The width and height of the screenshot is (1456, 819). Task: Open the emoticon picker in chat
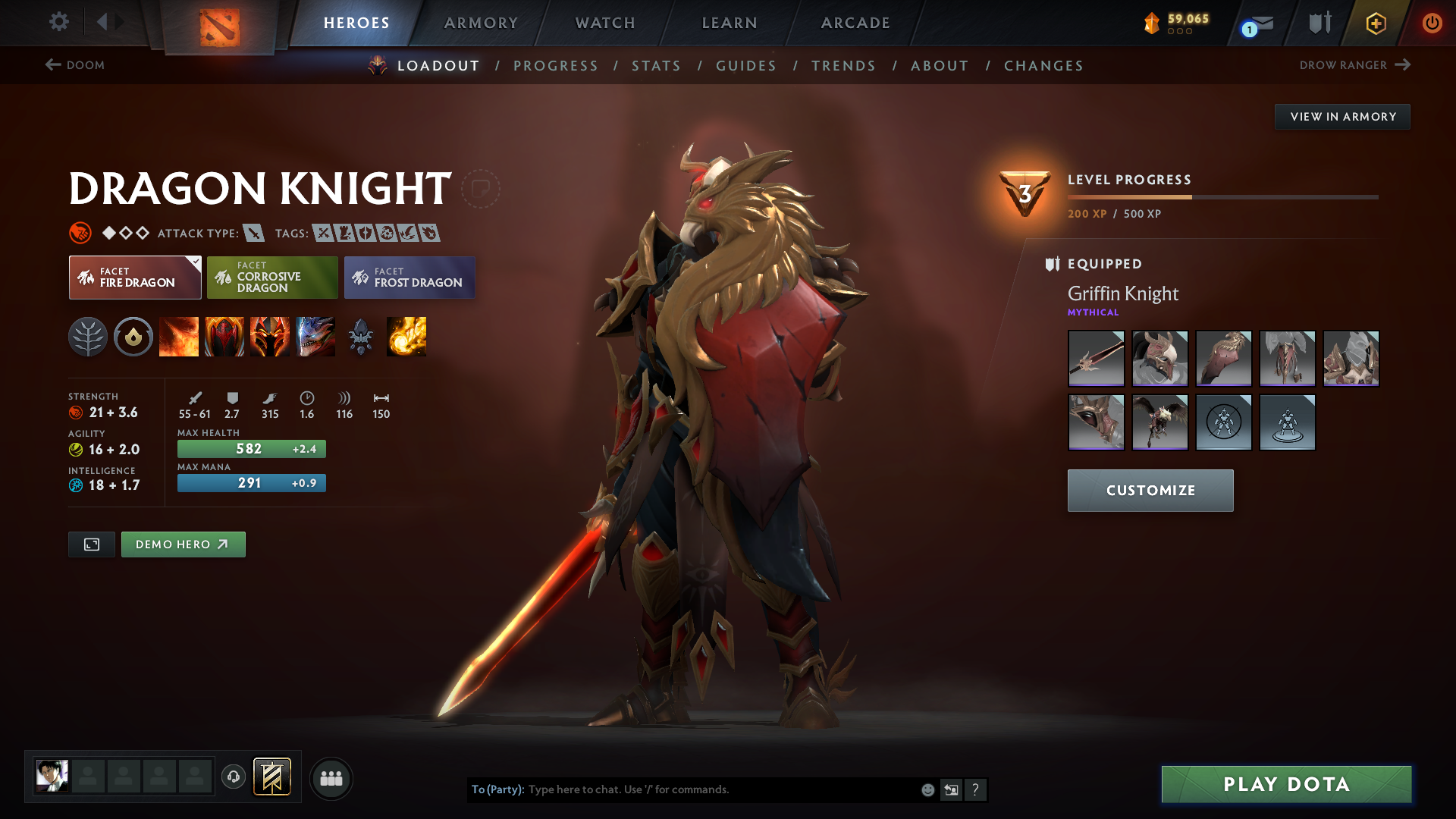pos(927,789)
